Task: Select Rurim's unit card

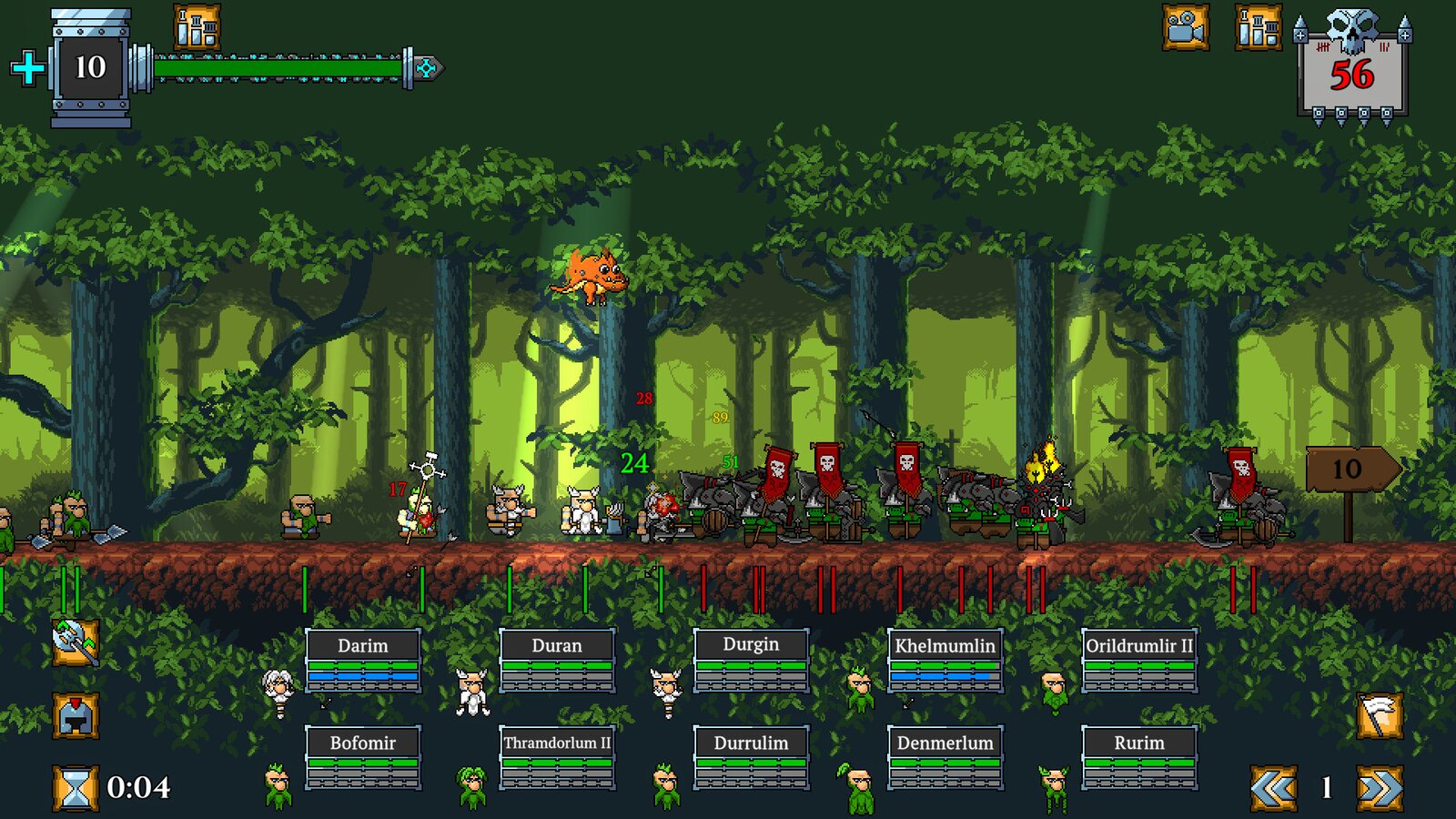Action: 1138,757
